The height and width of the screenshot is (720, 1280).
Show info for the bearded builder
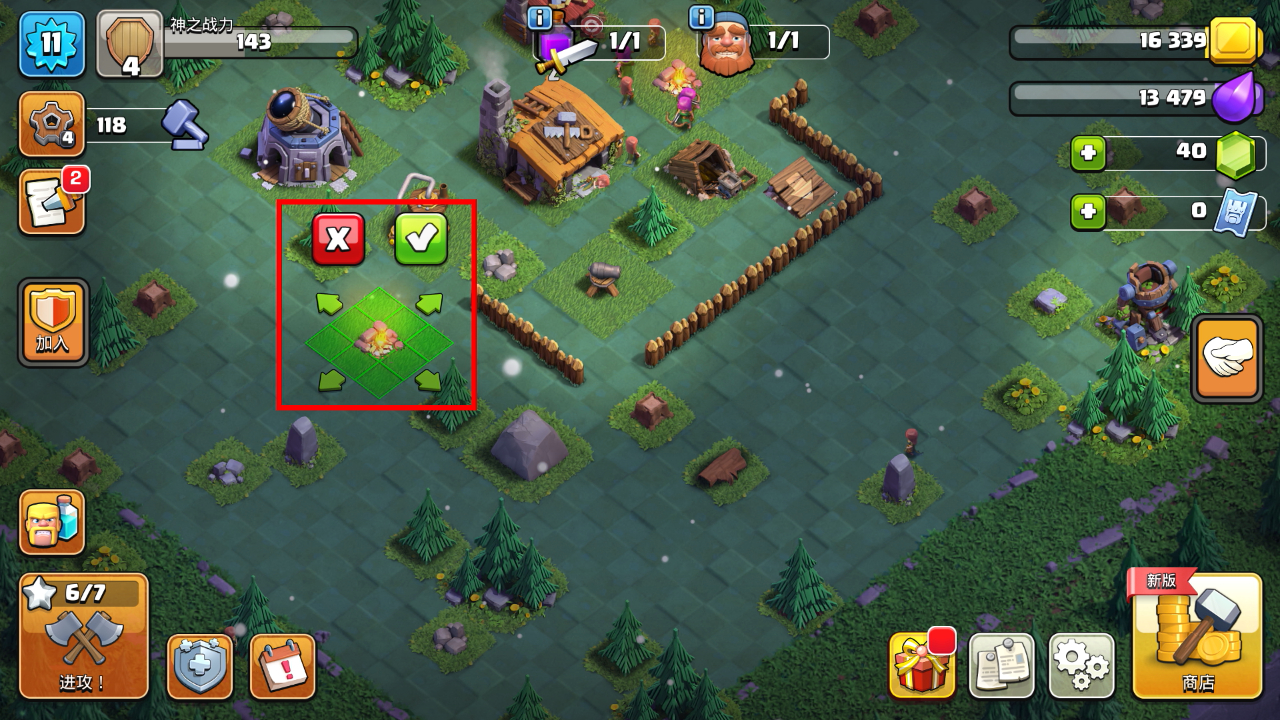[702, 17]
